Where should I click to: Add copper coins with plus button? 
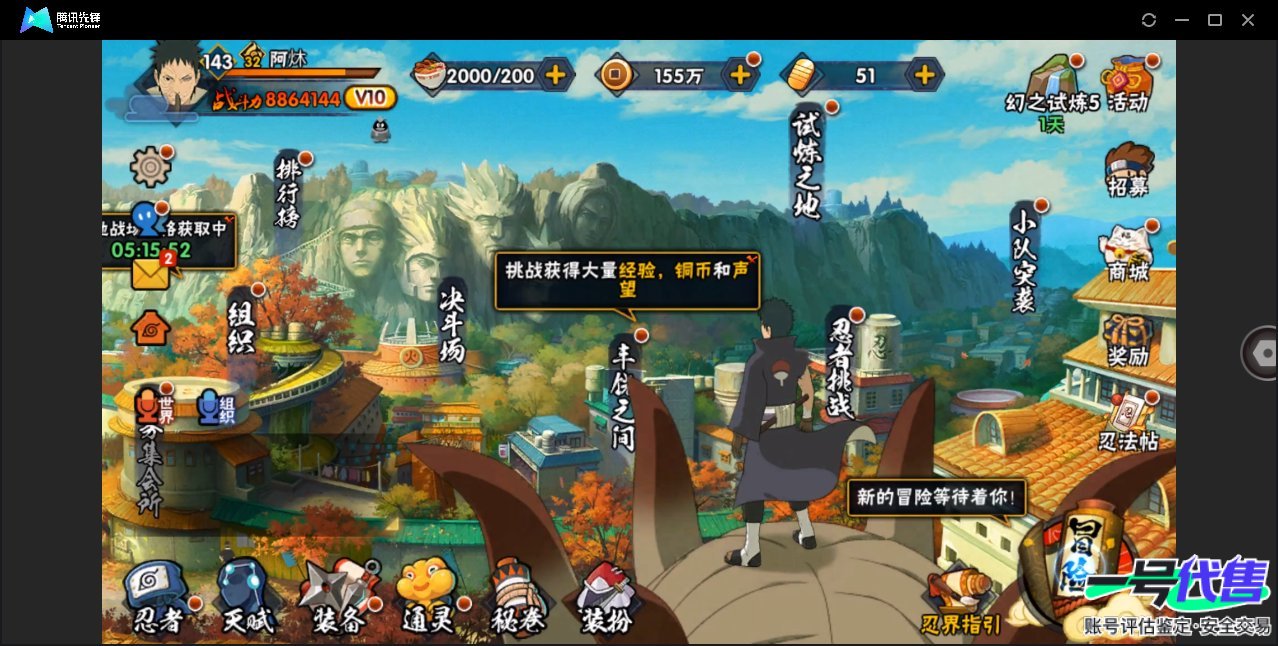click(740, 75)
